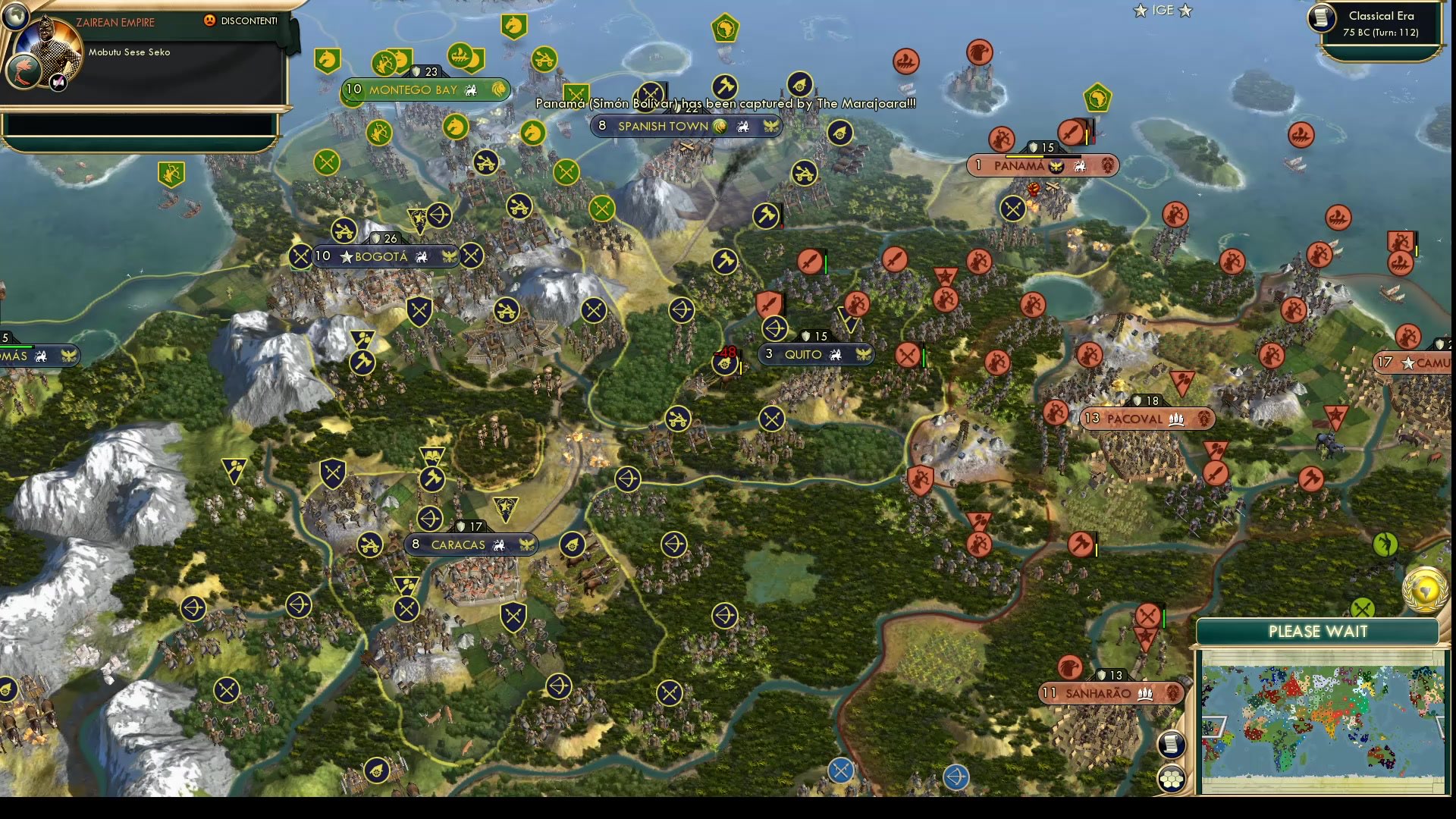This screenshot has width=1456, height=819.
Task: Open the Quito city screen
Action: tap(815, 354)
